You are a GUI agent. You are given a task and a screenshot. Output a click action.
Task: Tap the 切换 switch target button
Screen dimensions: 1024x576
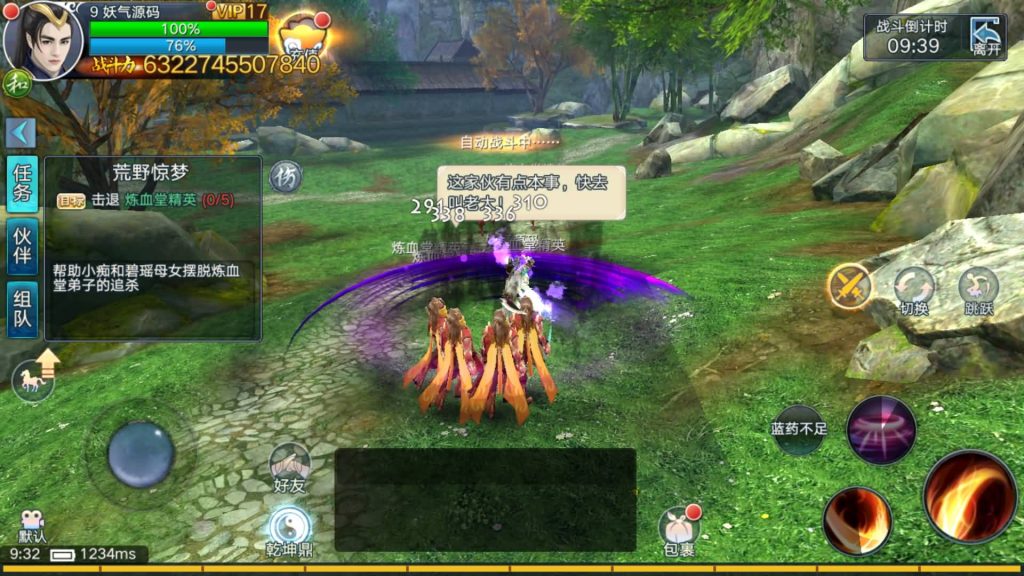click(914, 290)
